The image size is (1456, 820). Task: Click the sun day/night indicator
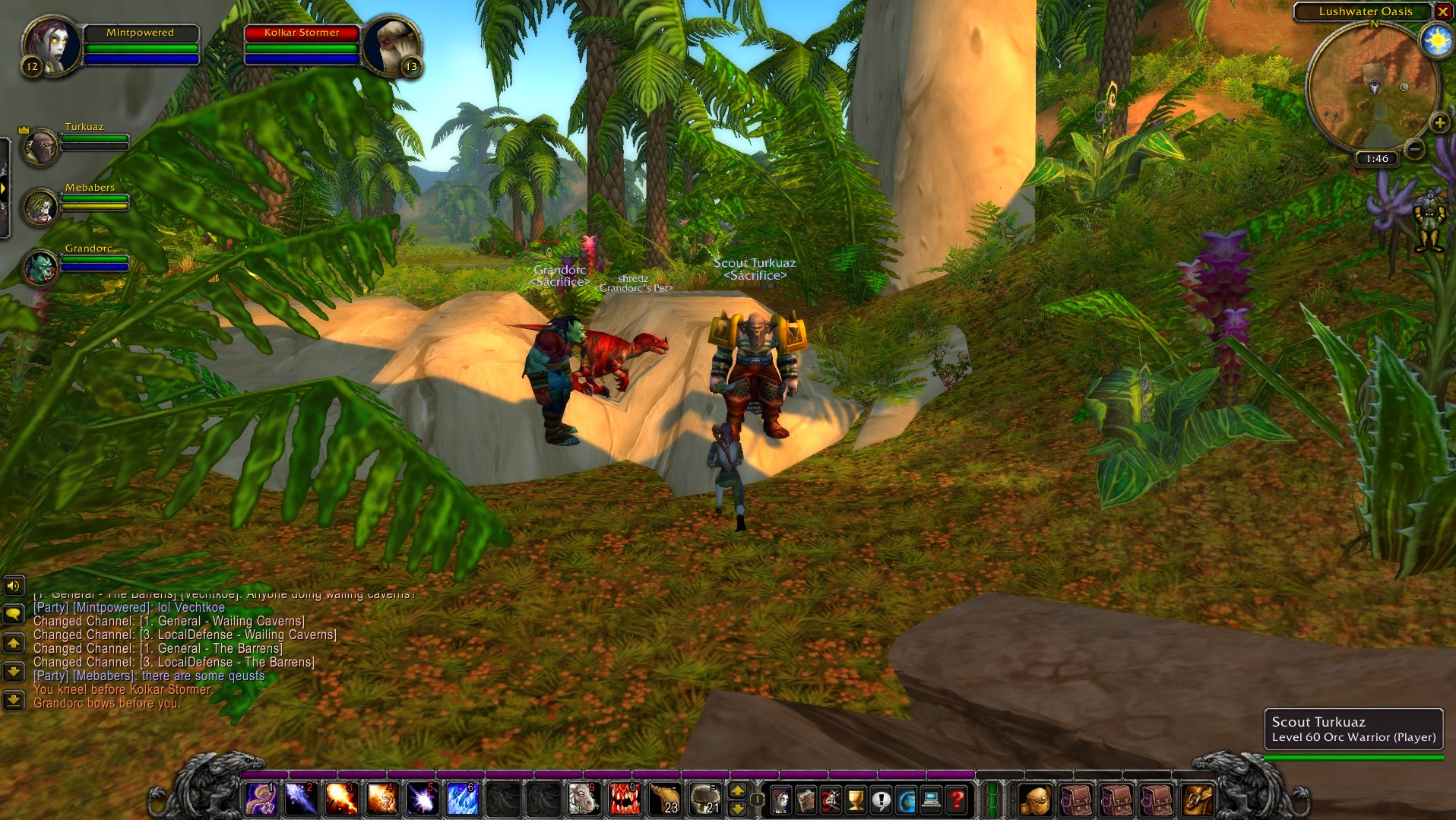1437,40
